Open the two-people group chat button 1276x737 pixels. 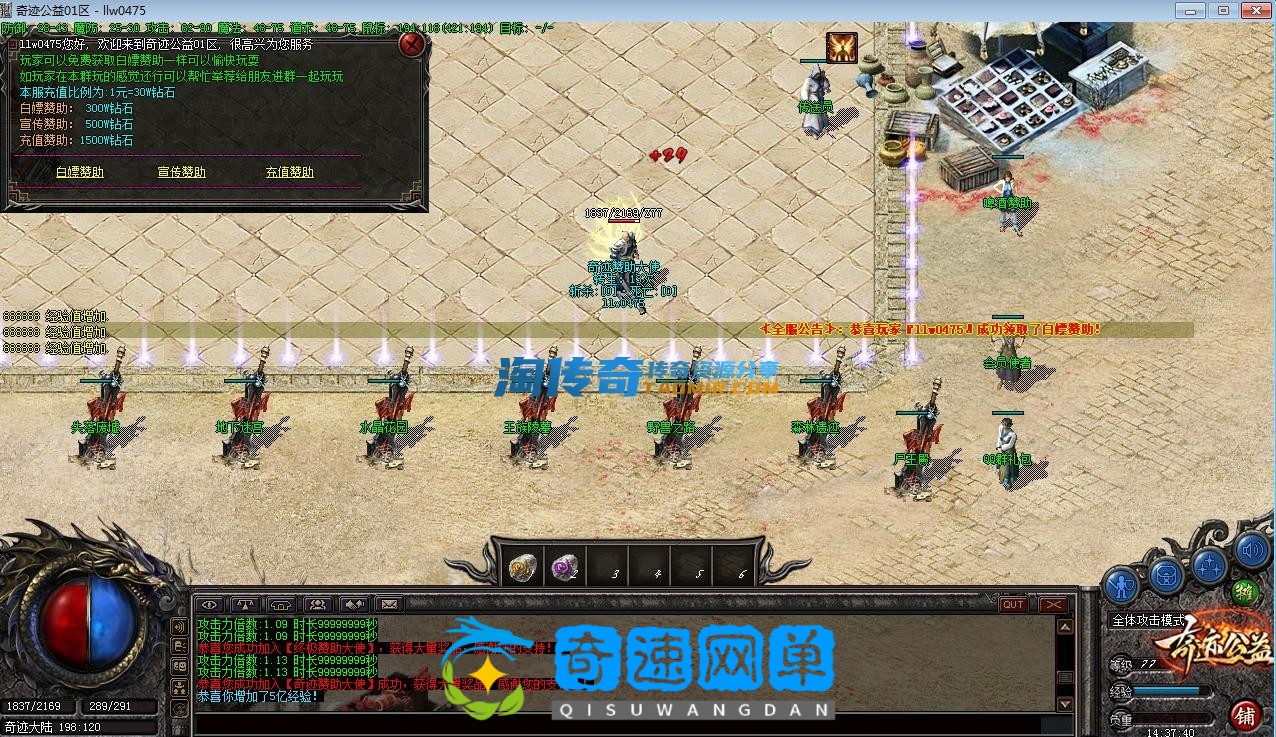[318, 604]
